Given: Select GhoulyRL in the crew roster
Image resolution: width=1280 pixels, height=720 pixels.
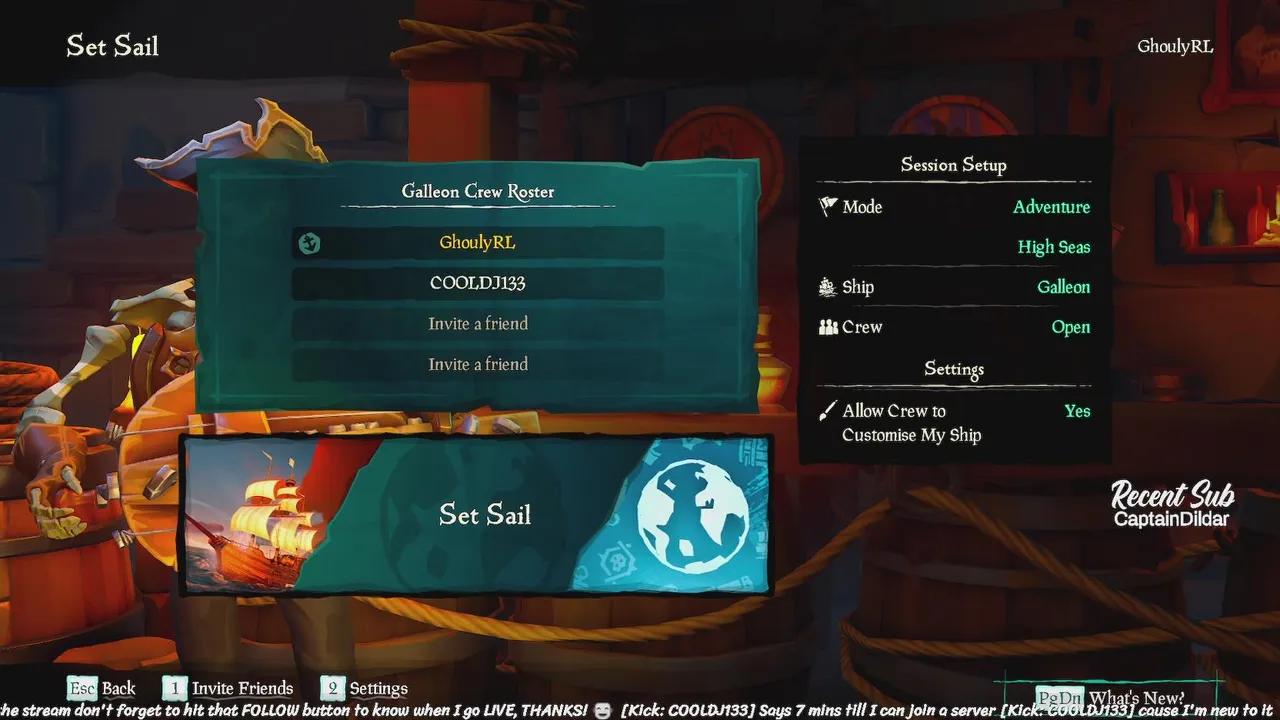Looking at the screenshot, I should pos(478,243).
